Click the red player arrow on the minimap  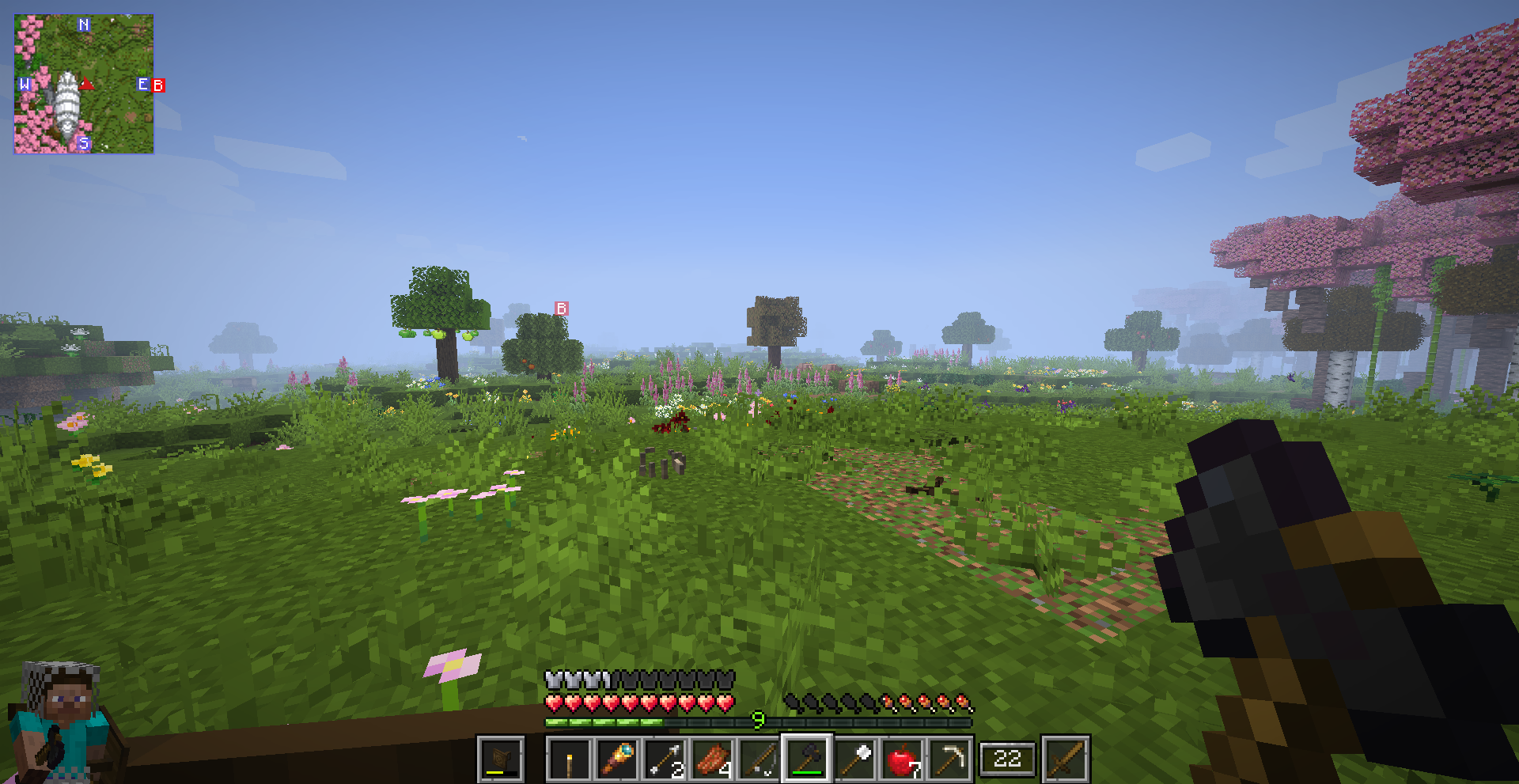[88, 81]
